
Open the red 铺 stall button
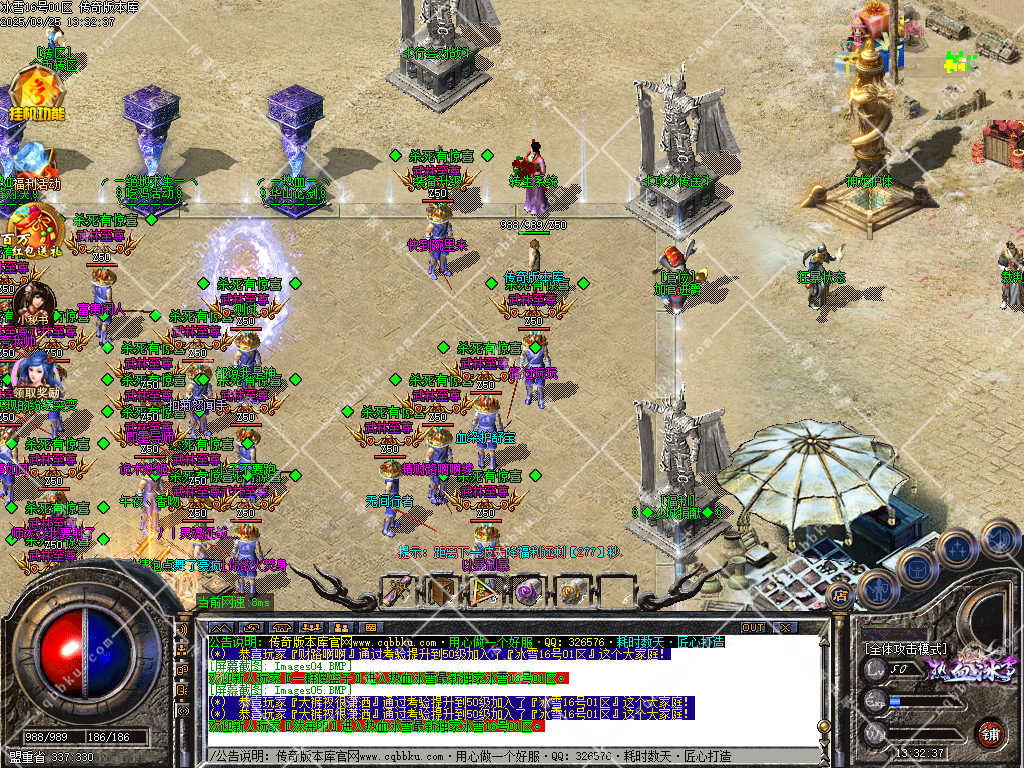(991, 733)
